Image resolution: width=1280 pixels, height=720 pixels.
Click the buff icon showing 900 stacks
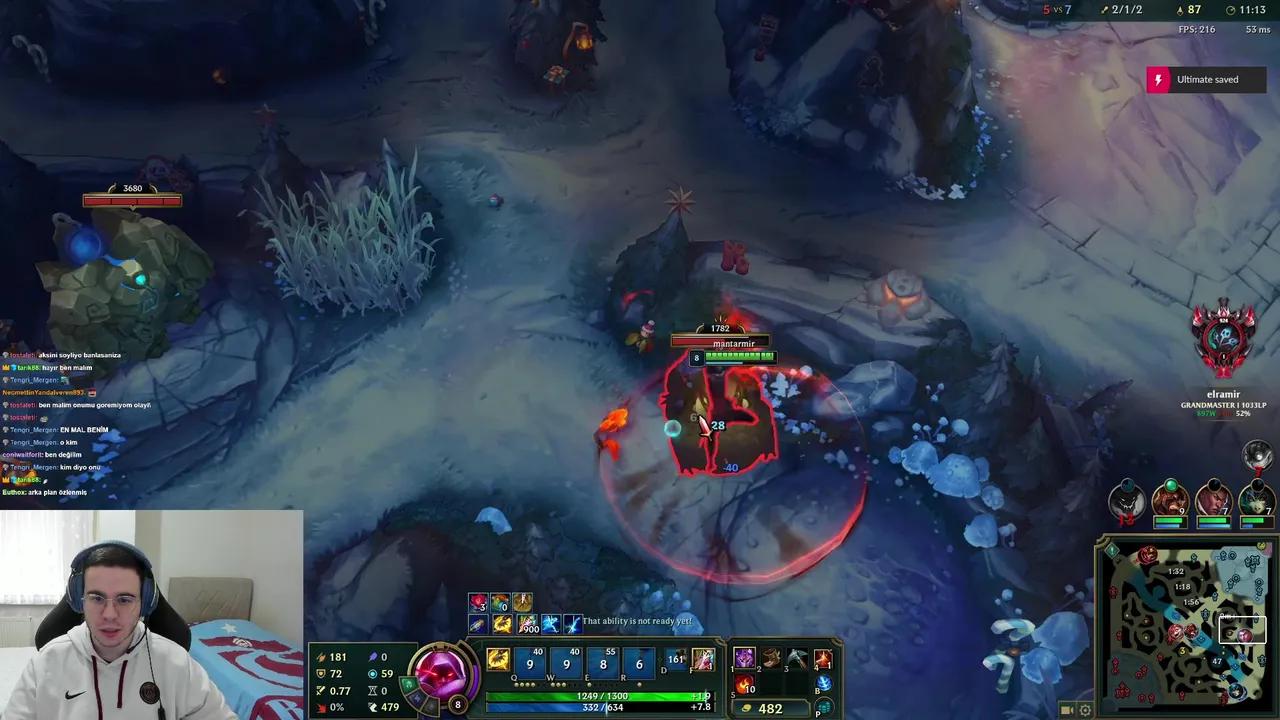528,622
